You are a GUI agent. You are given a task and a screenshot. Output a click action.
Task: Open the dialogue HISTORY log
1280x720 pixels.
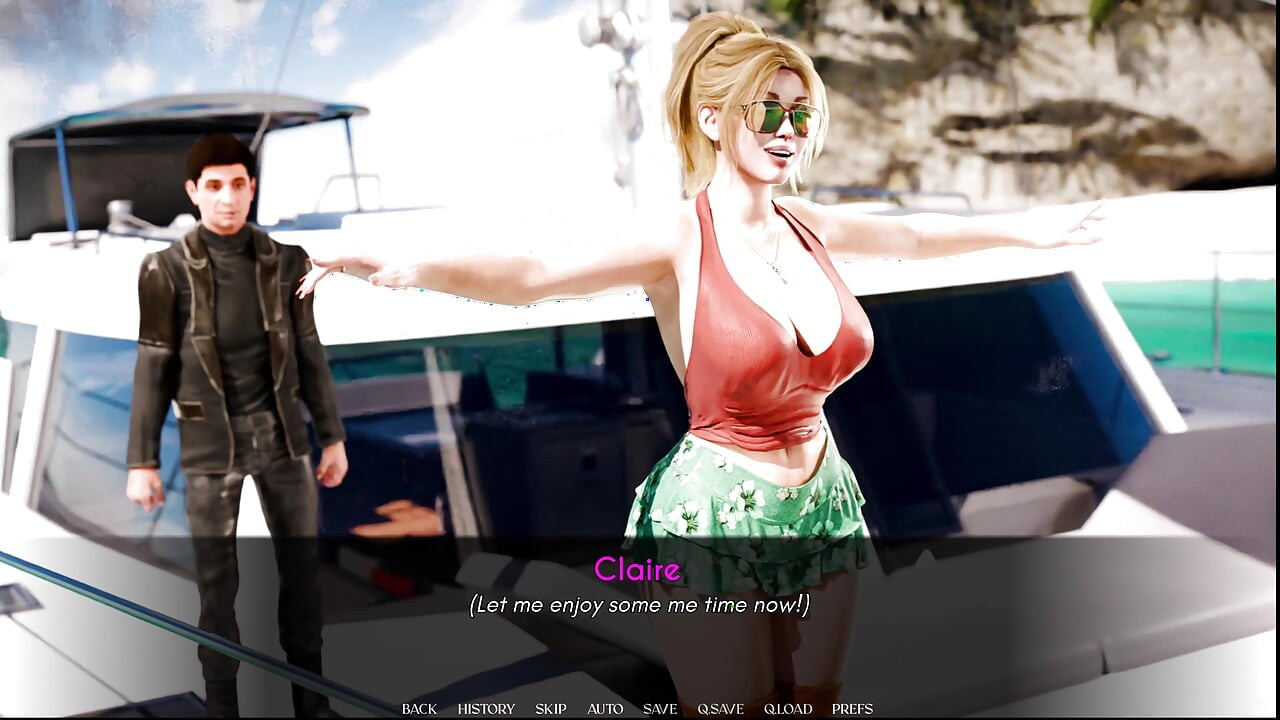486,709
